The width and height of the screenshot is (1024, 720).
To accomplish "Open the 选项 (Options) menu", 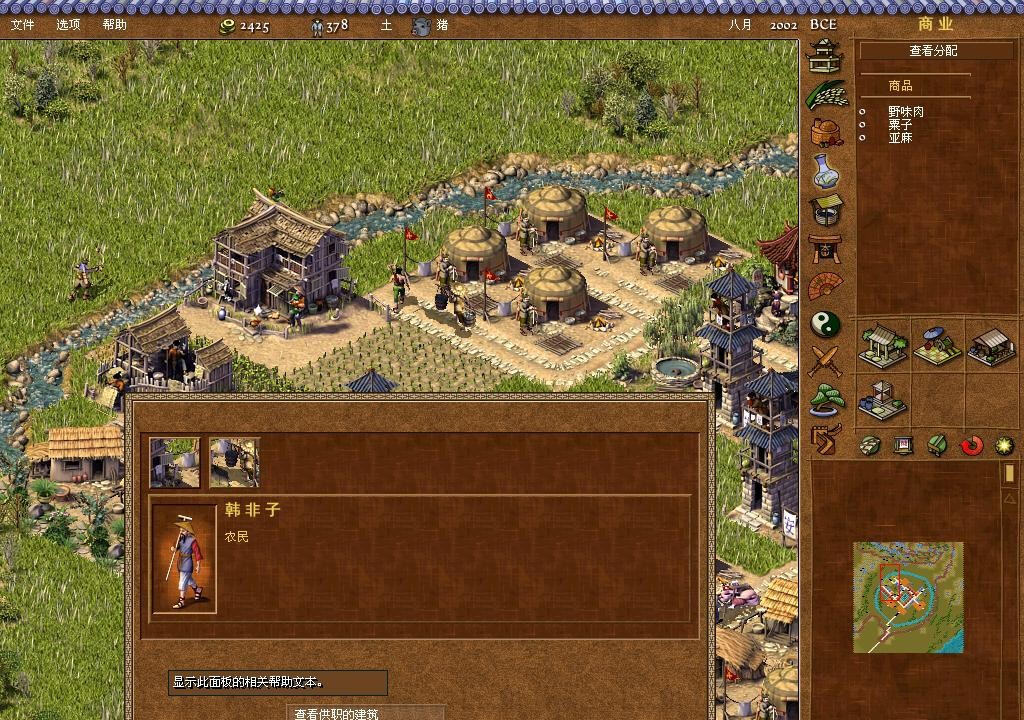I will click(68, 25).
